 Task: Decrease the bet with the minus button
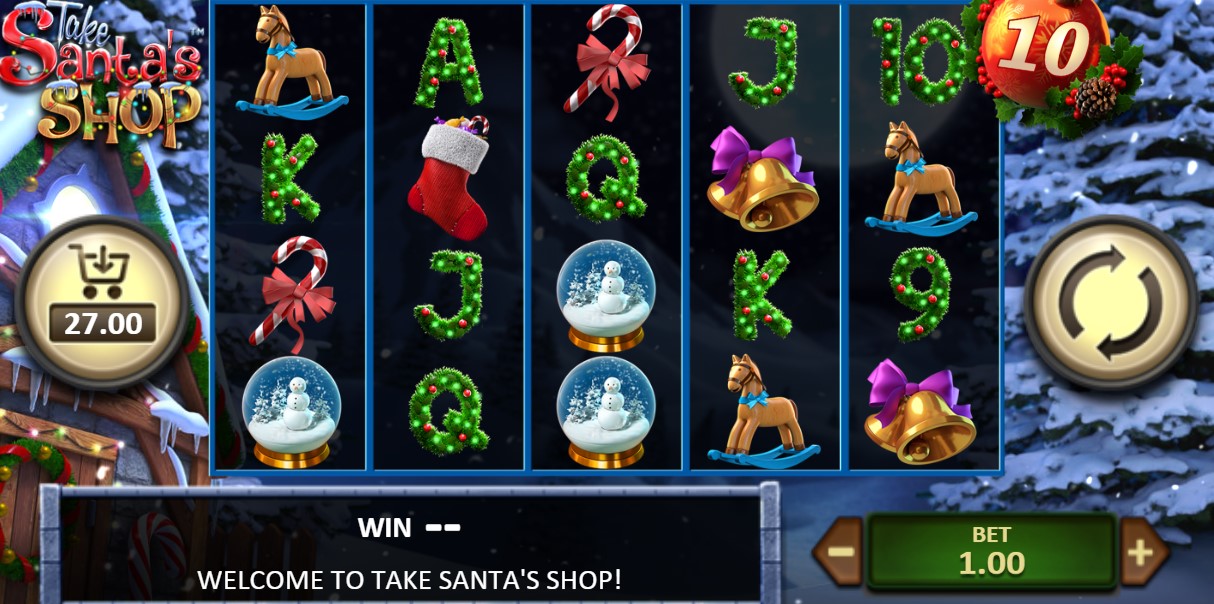(x=840, y=552)
